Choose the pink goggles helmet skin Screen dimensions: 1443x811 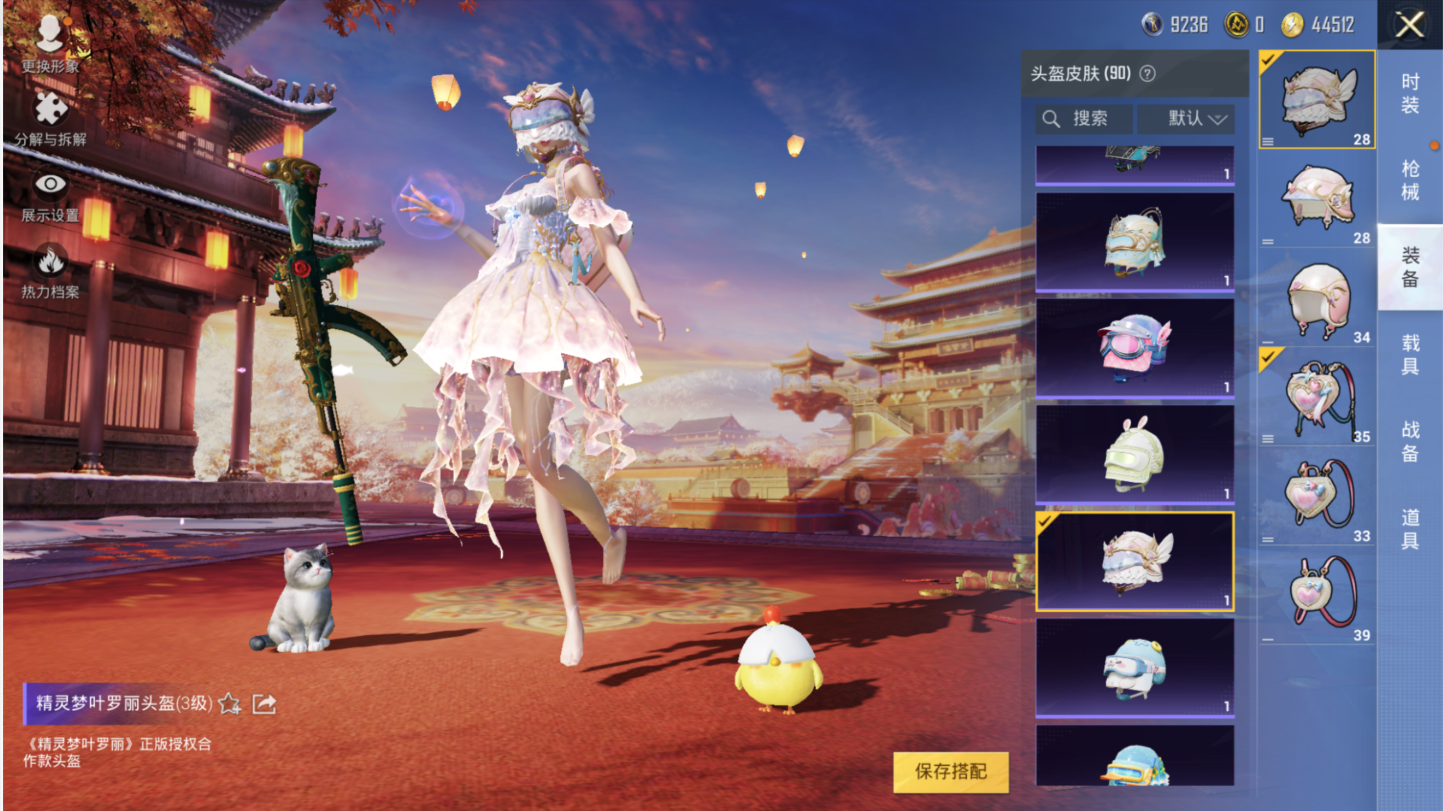click(x=1134, y=347)
